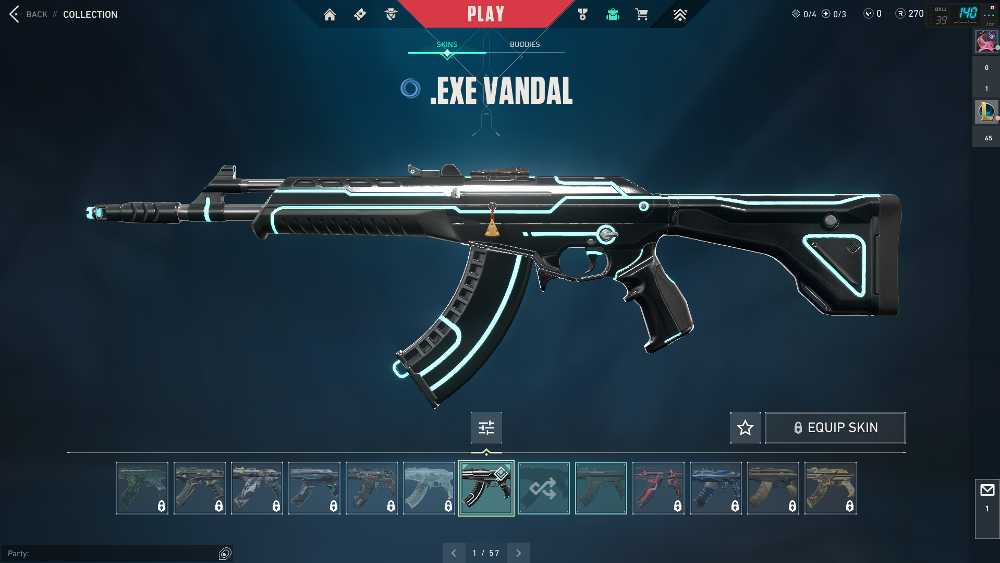The width and height of the screenshot is (1000, 563).
Task: Go to the next page of skins
Action: click(x=518, y=552)
